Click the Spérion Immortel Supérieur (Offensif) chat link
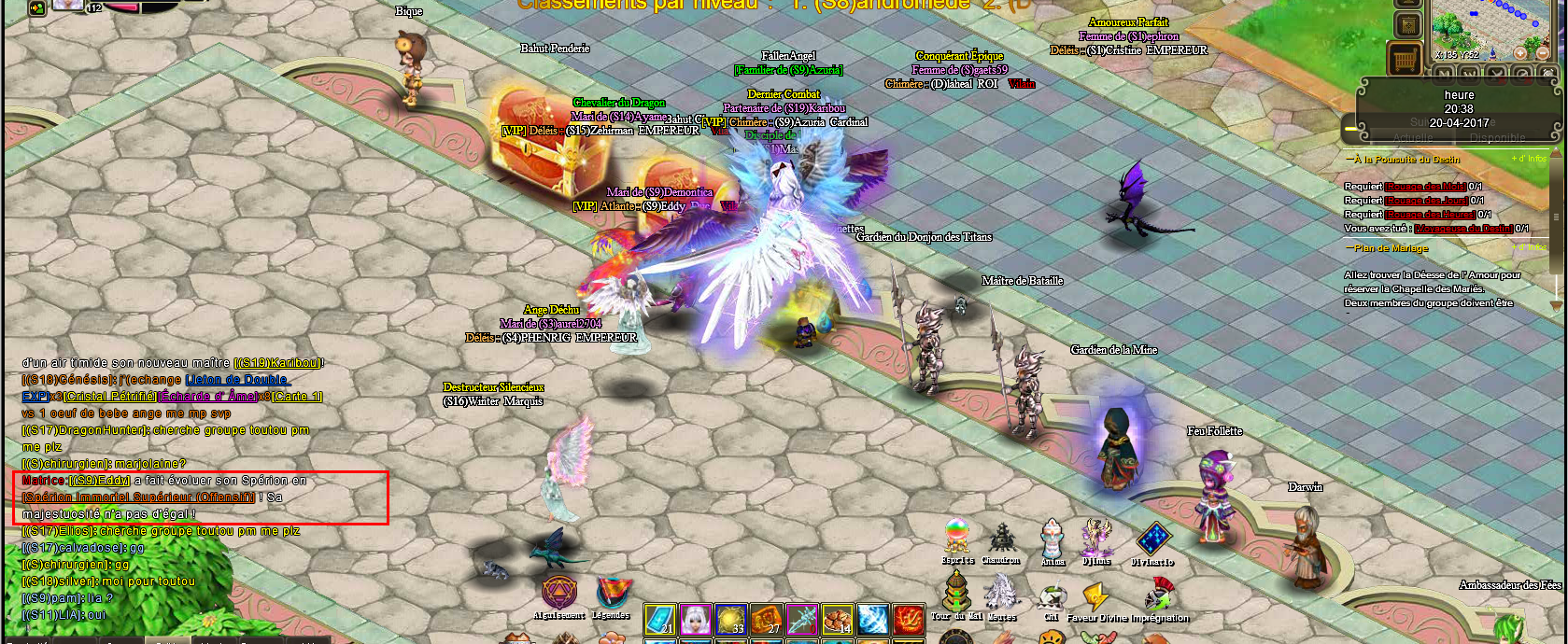Viewport: 1568px width, 644px height. [x=138, y=497]
